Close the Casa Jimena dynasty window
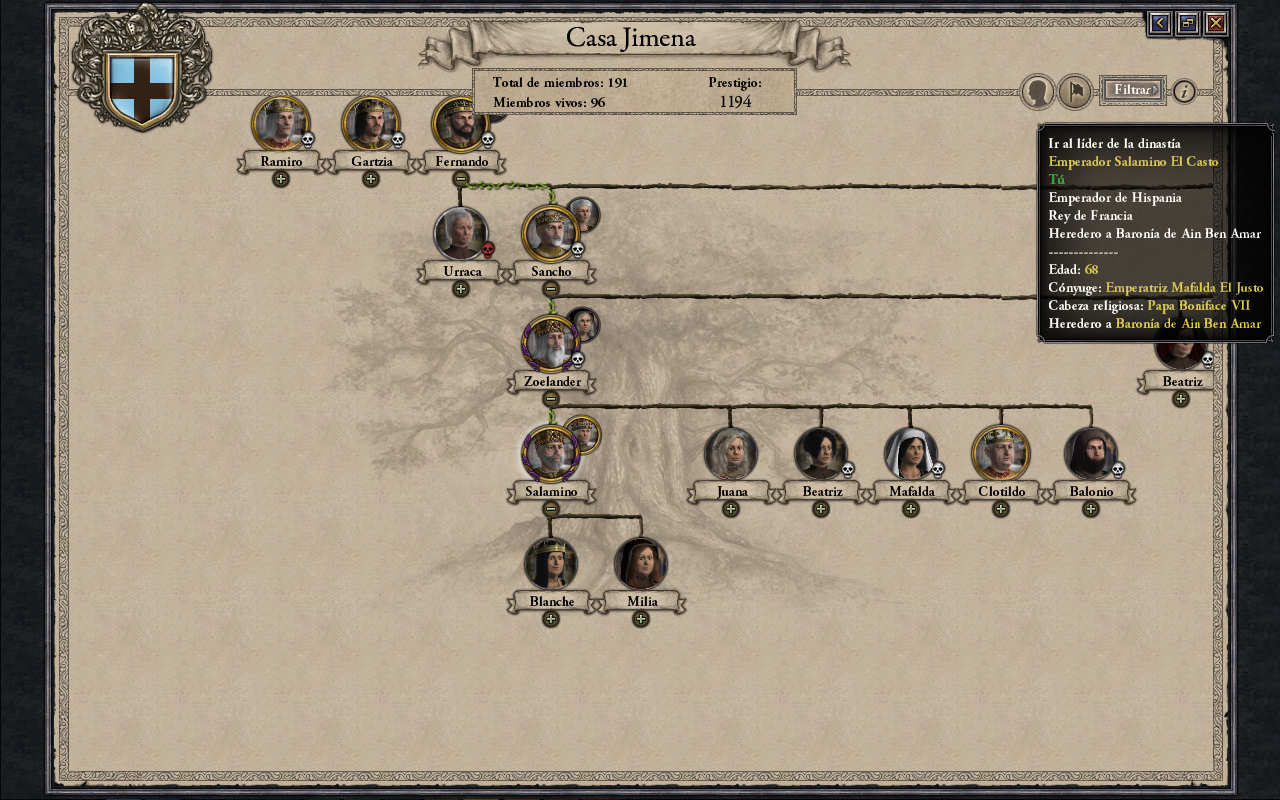 tap(1216, 23)
